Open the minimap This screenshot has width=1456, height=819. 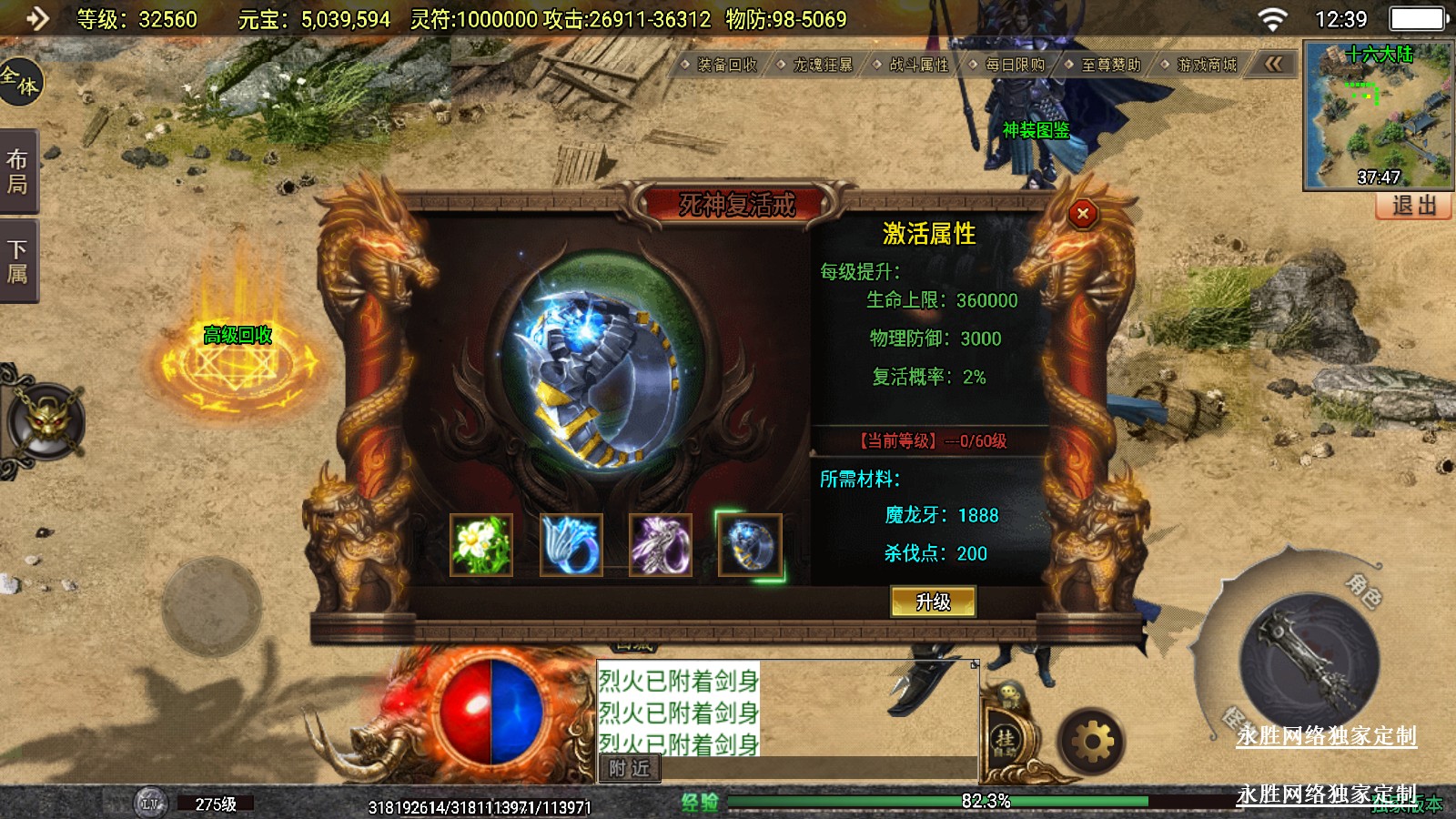(x=1378, y=115)
